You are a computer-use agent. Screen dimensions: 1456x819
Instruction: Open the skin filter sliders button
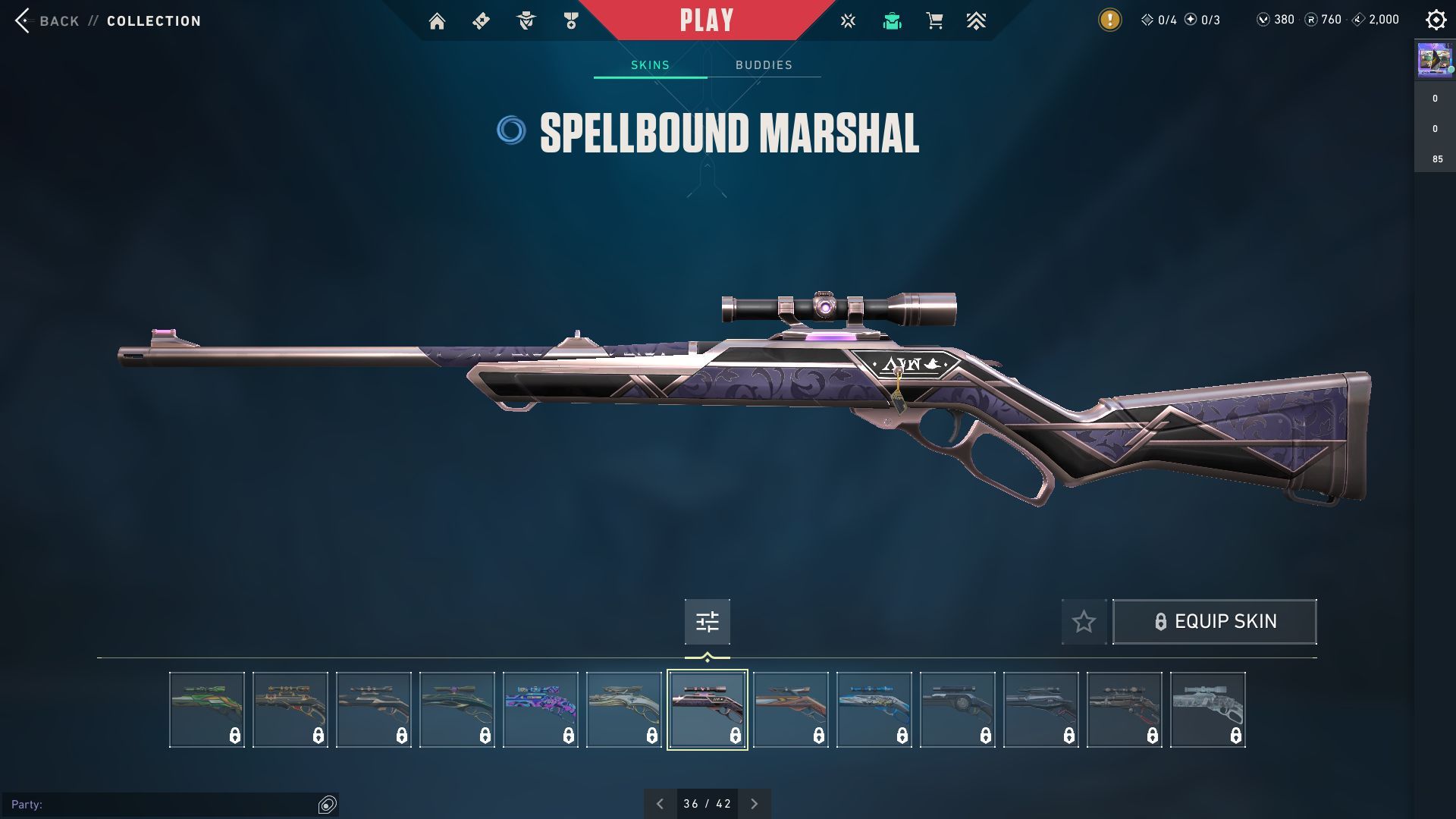707,622
